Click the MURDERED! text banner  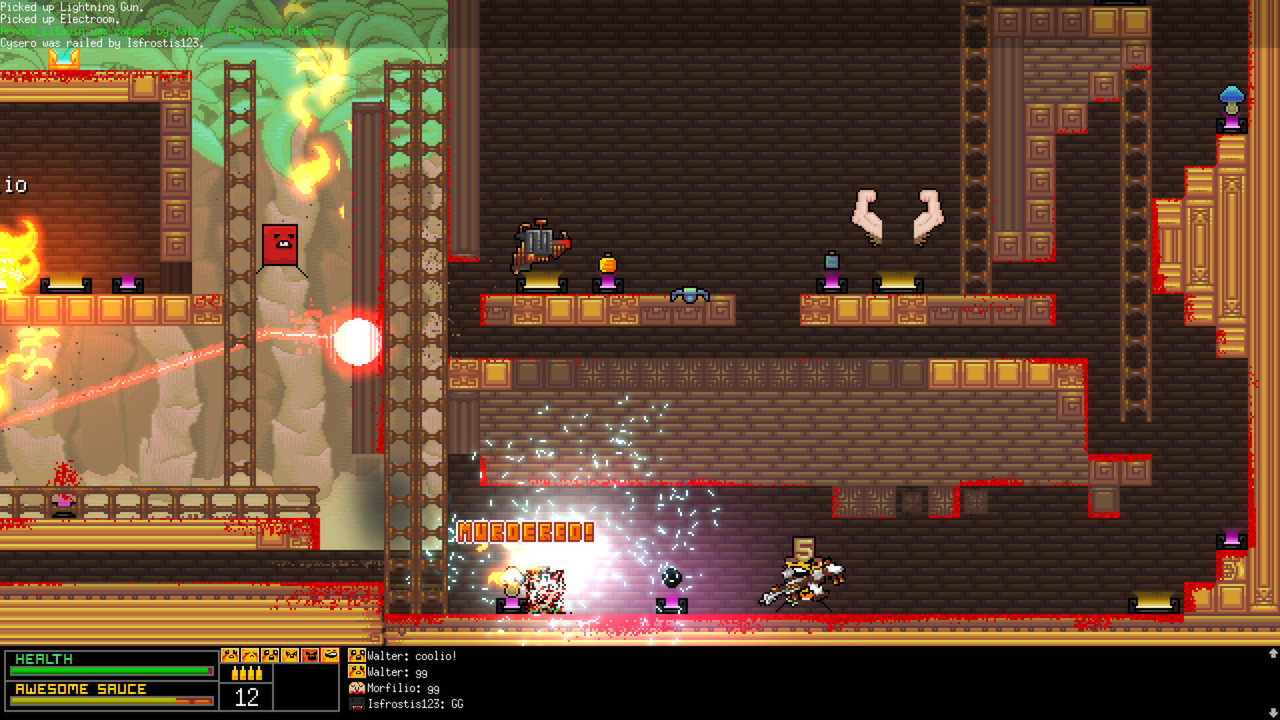(x=524, y=531)
